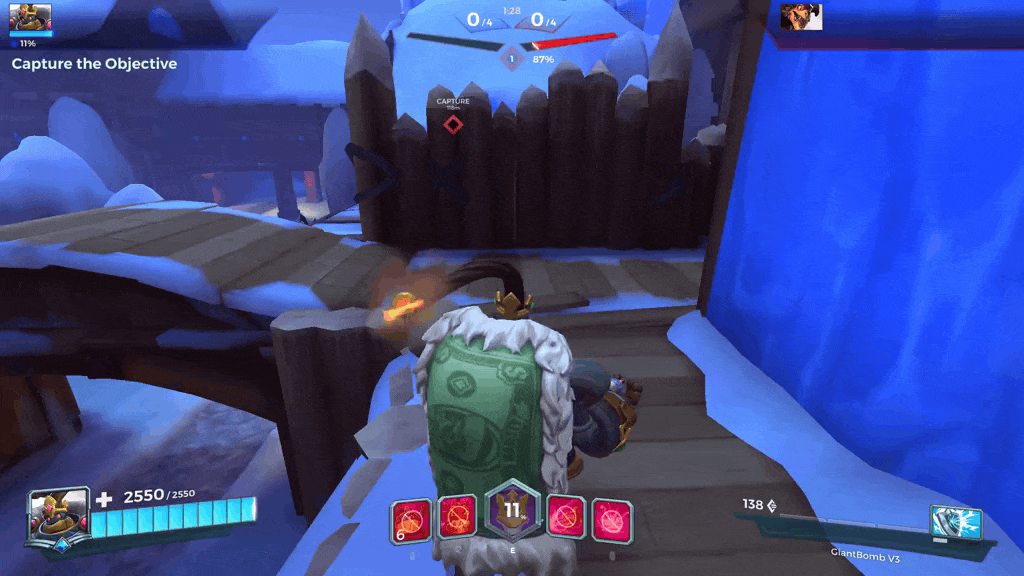Image resolution: width=1024 pixels, height=576 pixels.
Task: Click the shield item icon above GiantBomb V3
Action: pyautogui.click(x=955, y=523)
